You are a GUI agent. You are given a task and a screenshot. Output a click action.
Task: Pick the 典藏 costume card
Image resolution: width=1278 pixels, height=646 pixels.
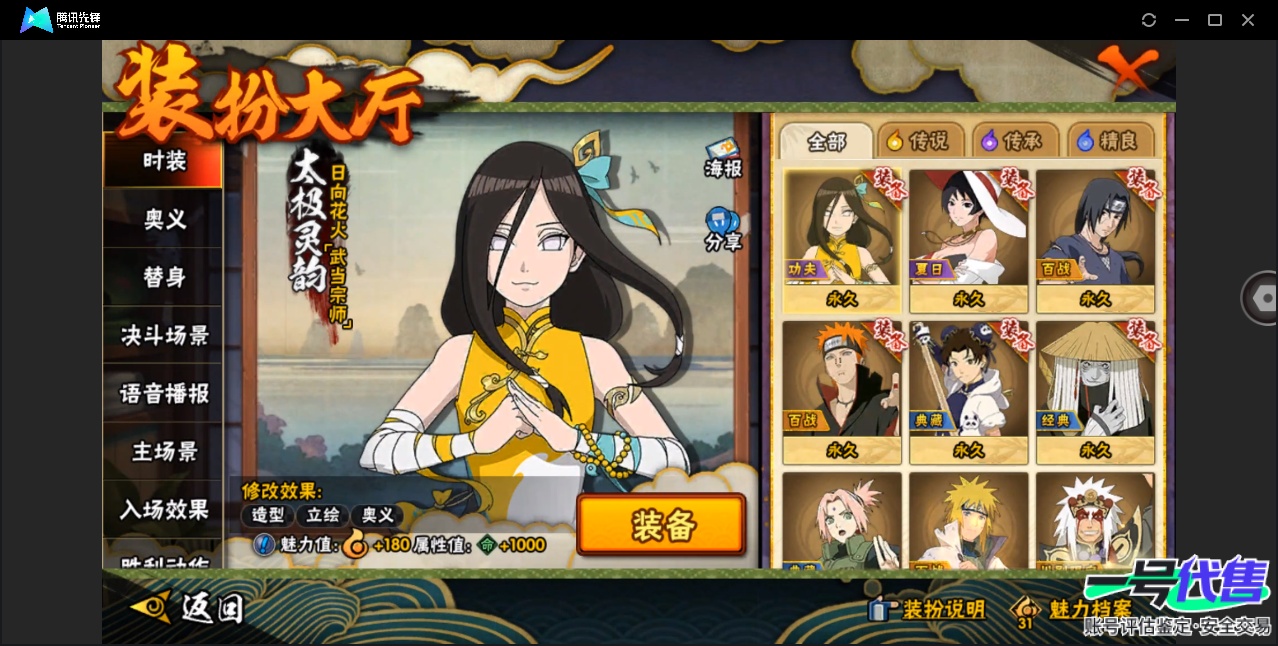pyautogui.click(x=968, y=392)
